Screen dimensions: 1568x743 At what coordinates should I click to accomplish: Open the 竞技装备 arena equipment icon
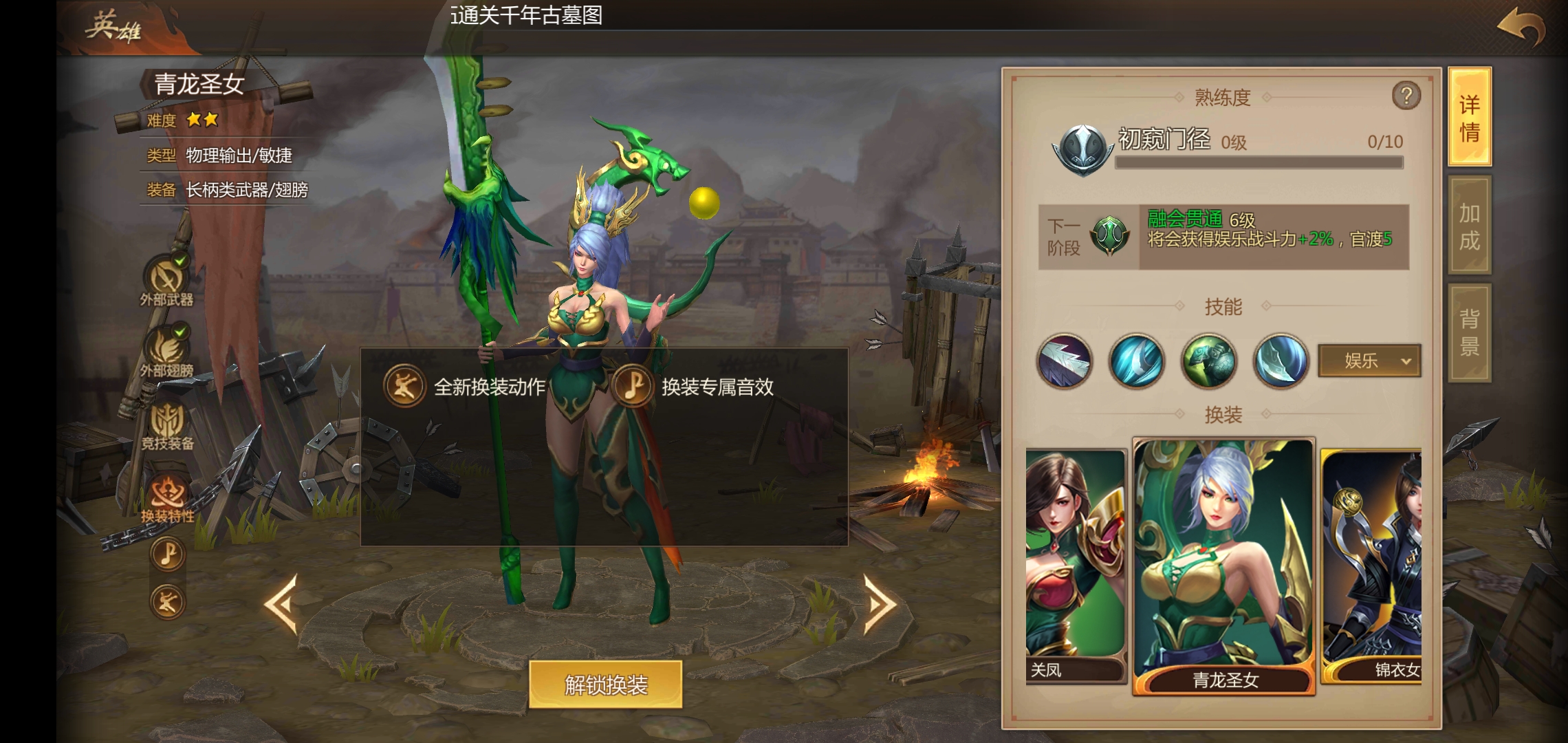(x=166, y=422)
